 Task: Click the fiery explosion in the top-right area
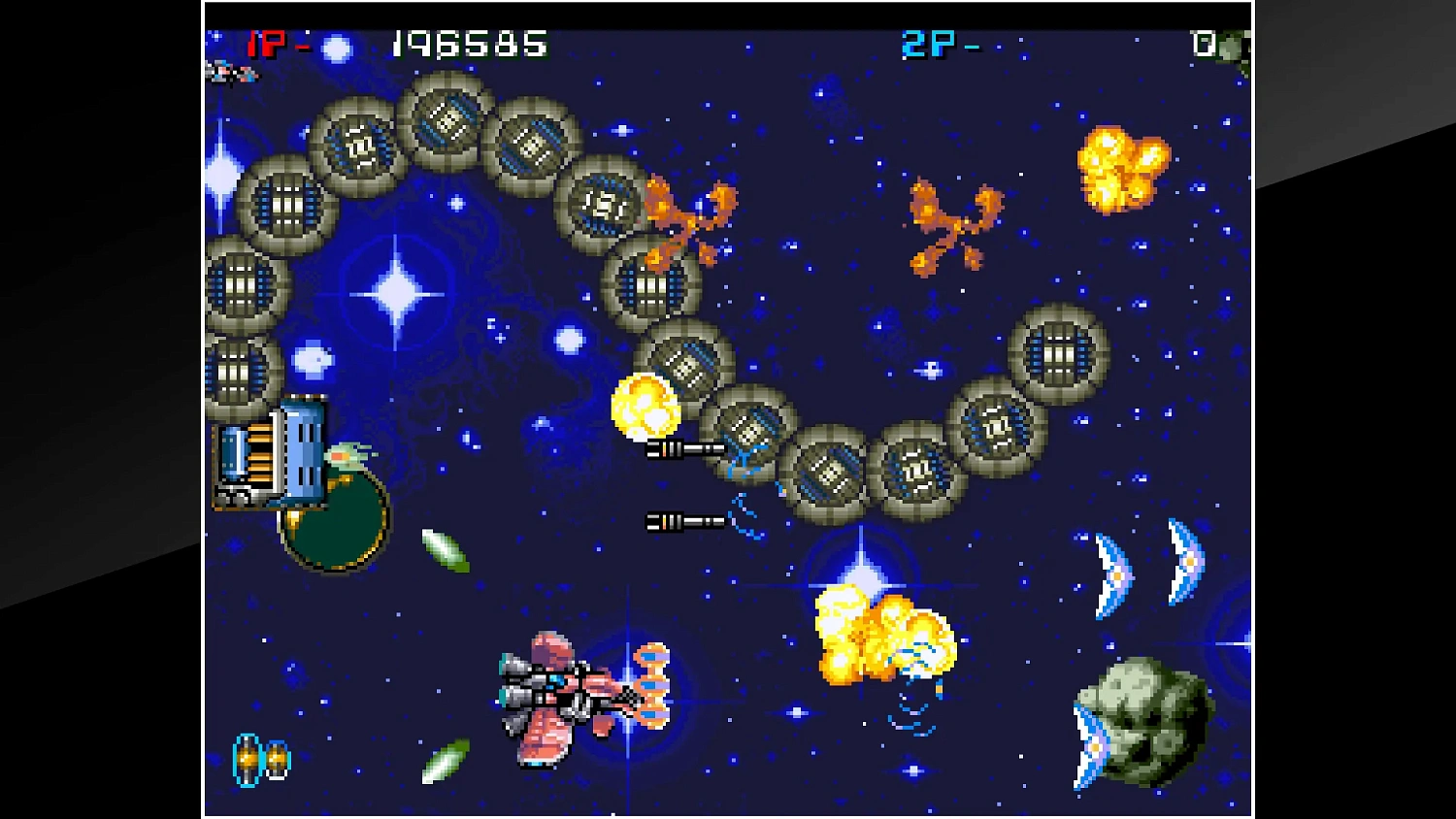(1121, 167)
